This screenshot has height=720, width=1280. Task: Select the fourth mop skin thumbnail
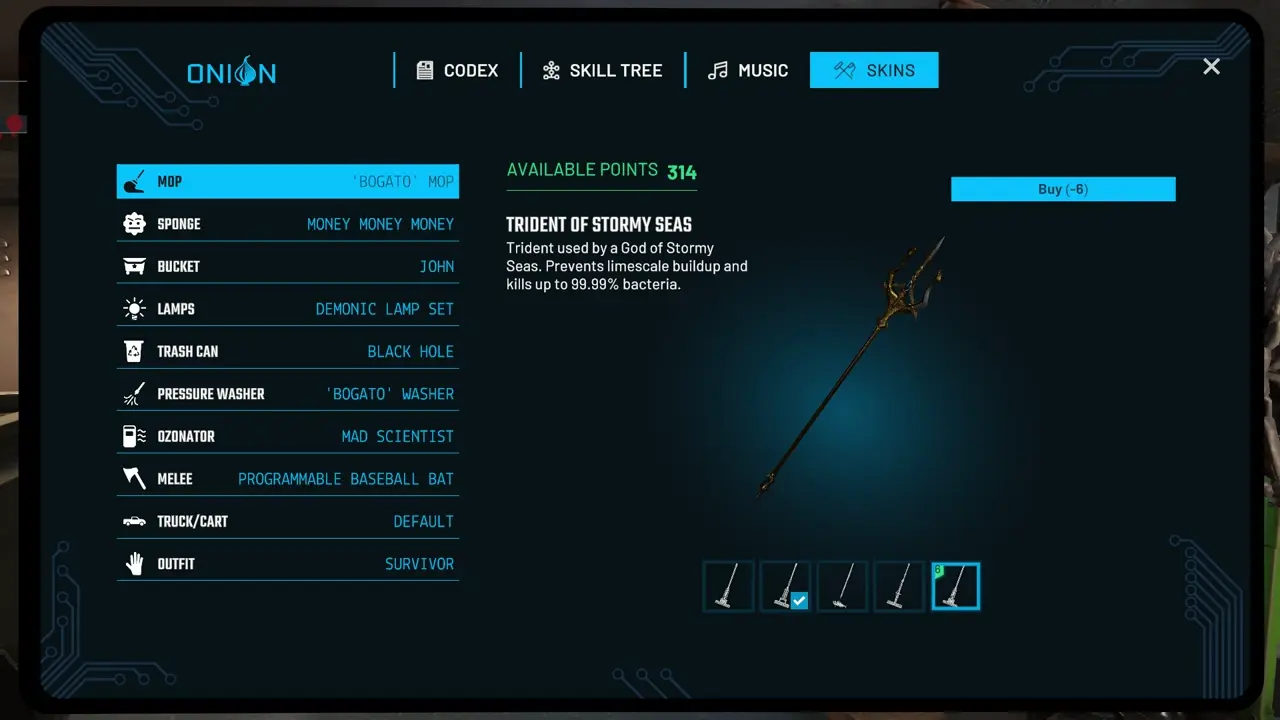point(898,586)
